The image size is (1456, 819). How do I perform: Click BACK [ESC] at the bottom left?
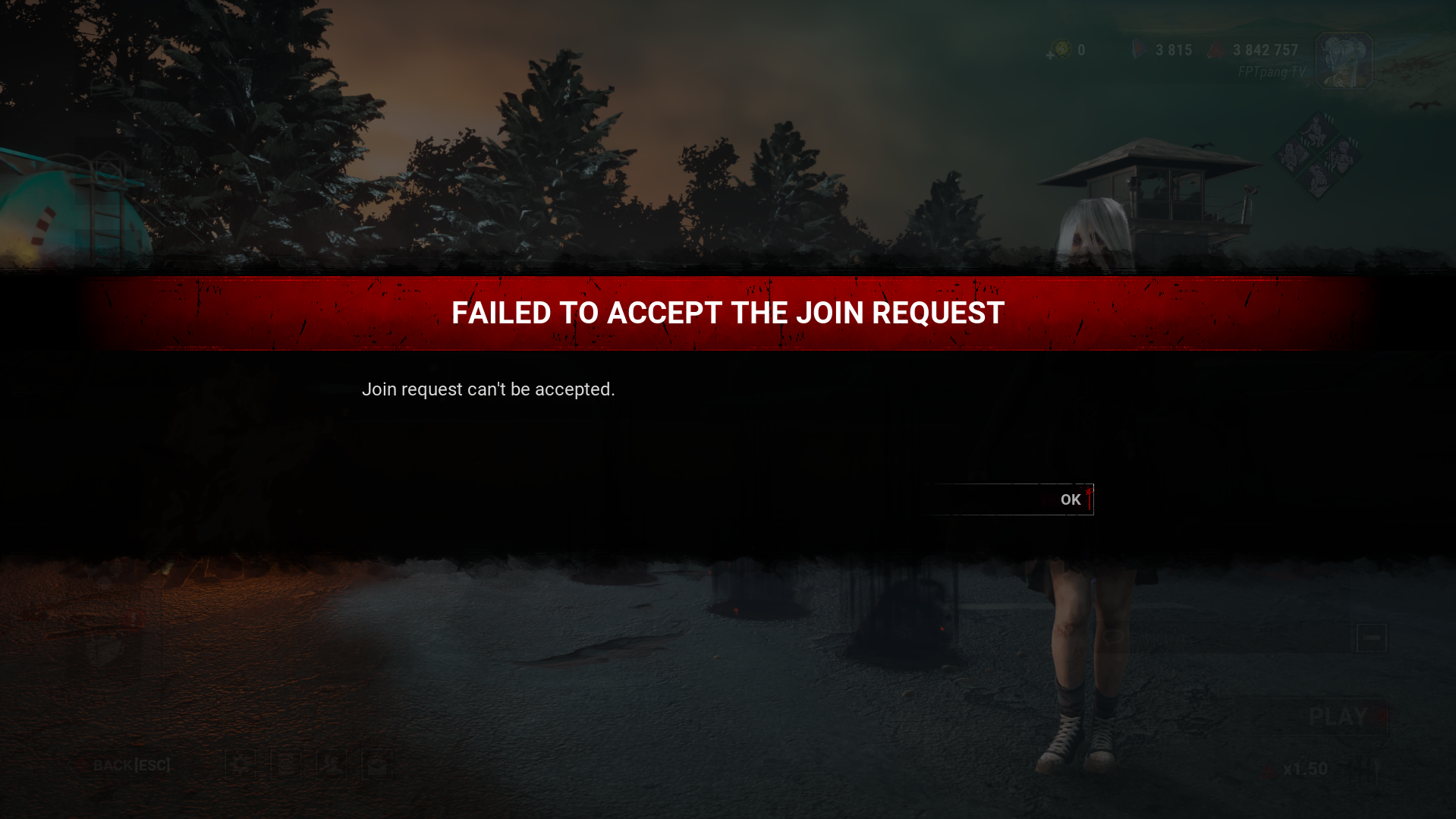[131, 764]
